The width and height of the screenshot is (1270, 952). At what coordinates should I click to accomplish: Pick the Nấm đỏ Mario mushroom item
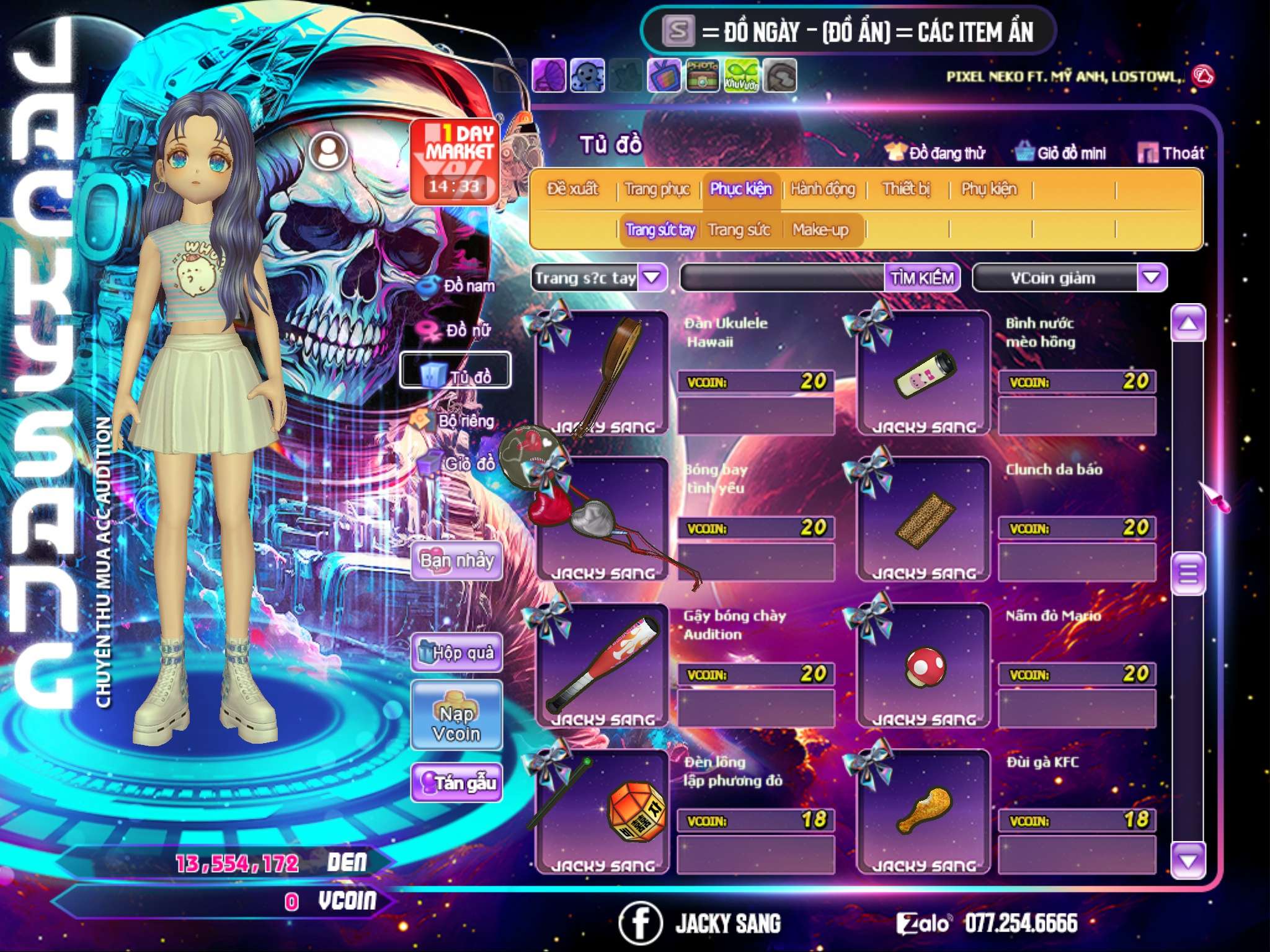click(924, 666)
